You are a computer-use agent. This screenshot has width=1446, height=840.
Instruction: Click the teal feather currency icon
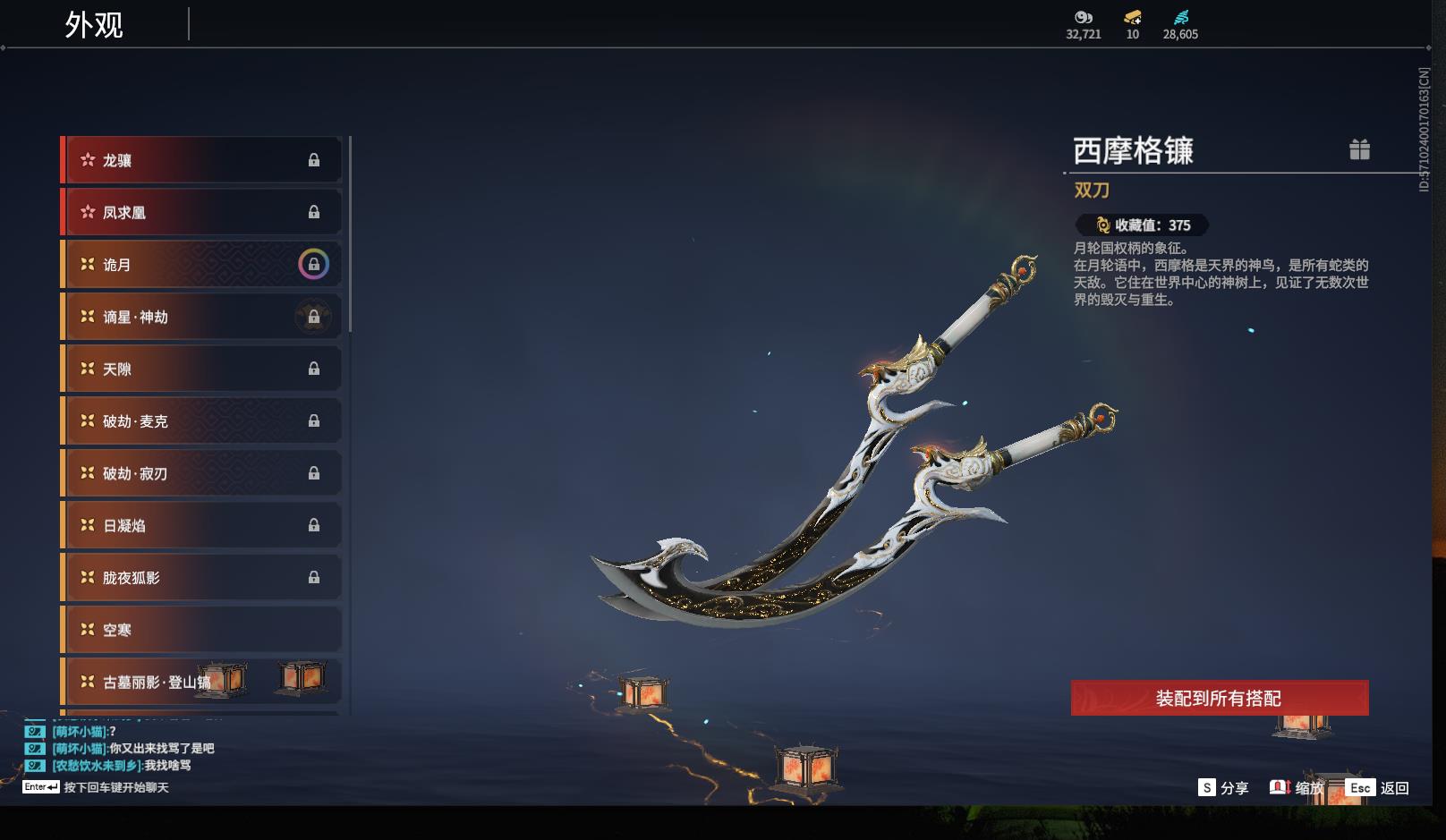1180,18
